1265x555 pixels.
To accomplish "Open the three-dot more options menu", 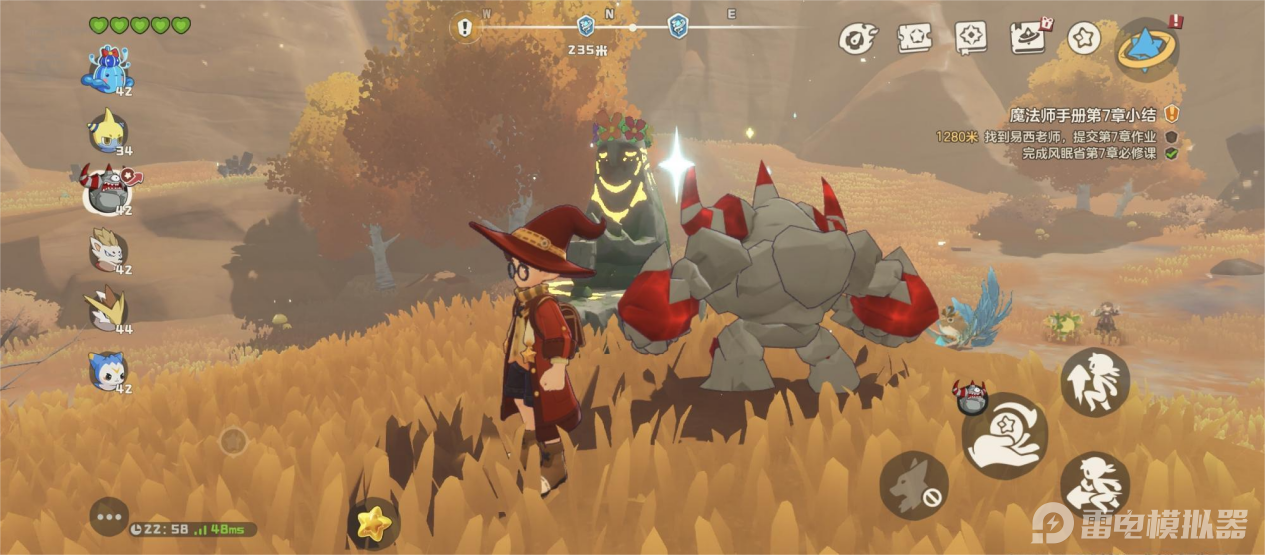I will point(109,516).
